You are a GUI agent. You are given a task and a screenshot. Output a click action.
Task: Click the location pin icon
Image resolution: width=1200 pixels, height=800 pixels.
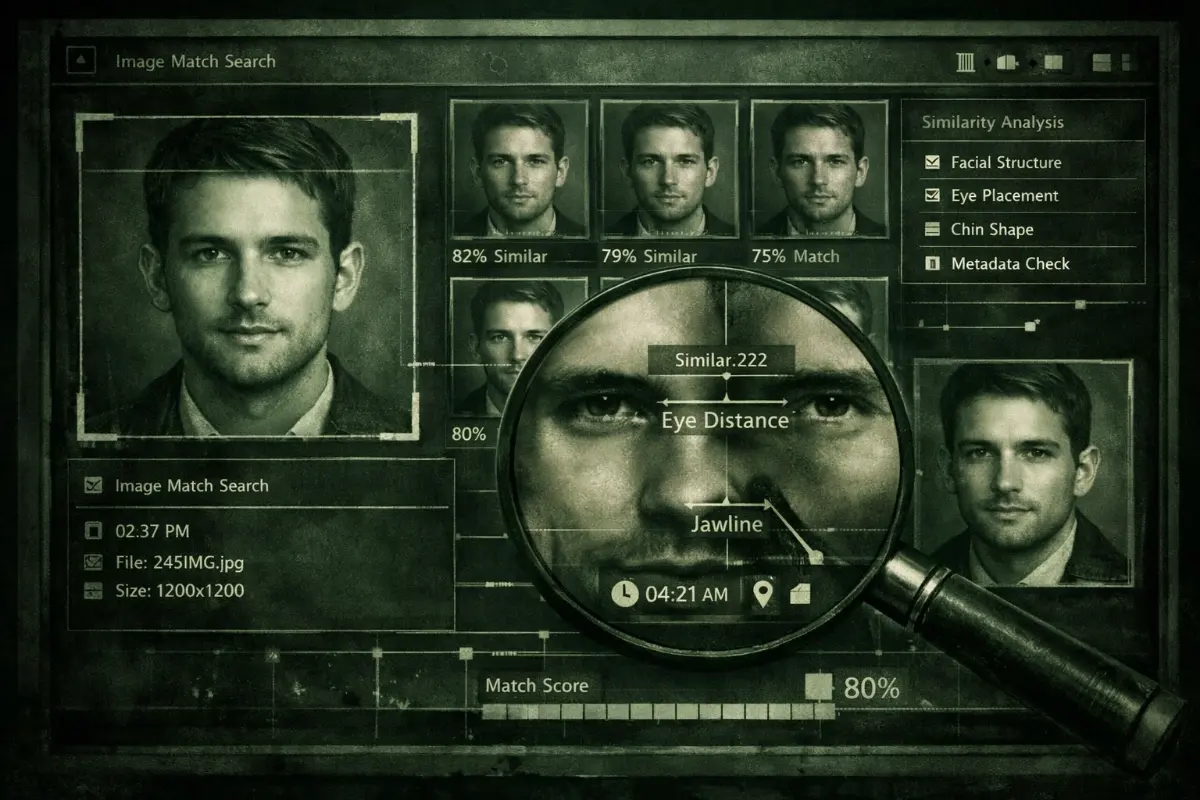point(764,594)
